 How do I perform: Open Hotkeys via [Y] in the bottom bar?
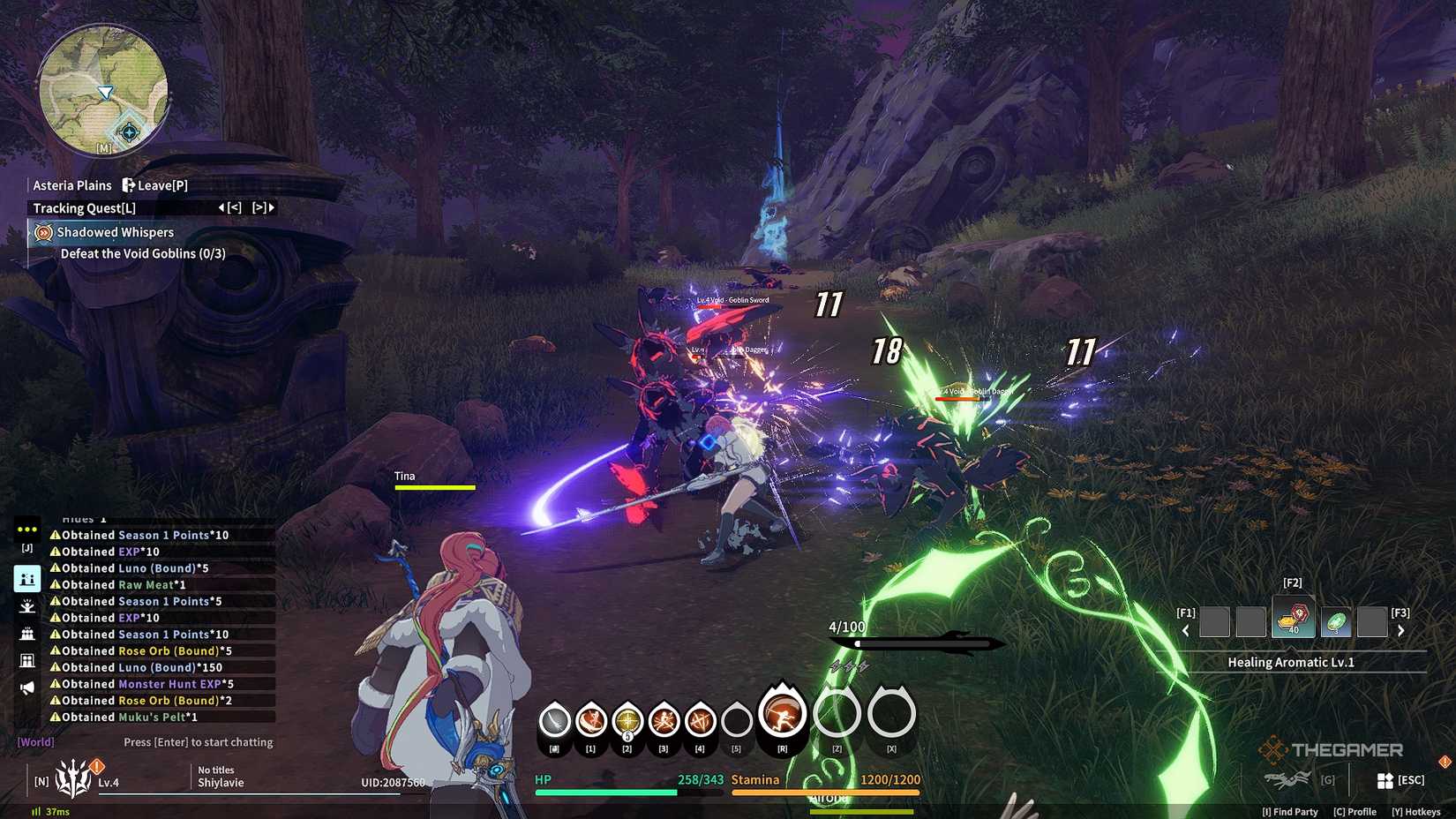click(1416, 811)
